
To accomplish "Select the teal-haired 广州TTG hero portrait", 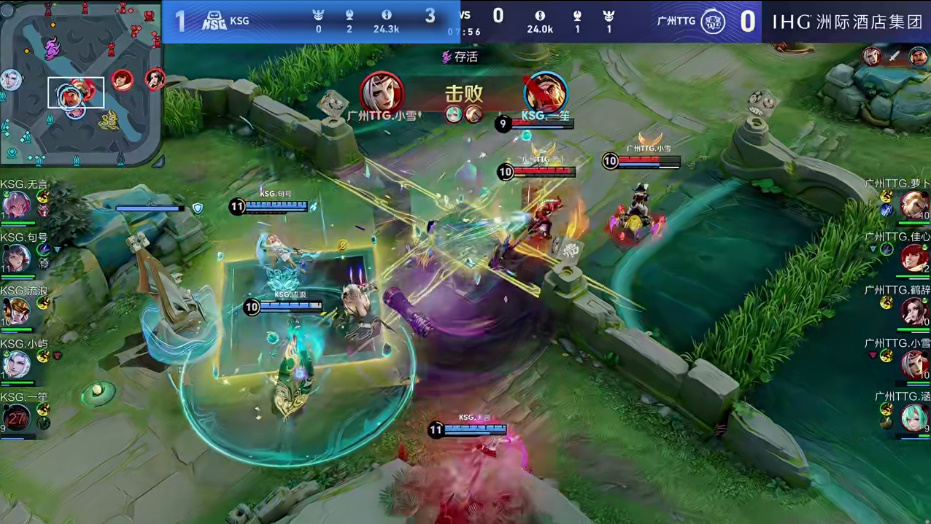I will [913, 417].
